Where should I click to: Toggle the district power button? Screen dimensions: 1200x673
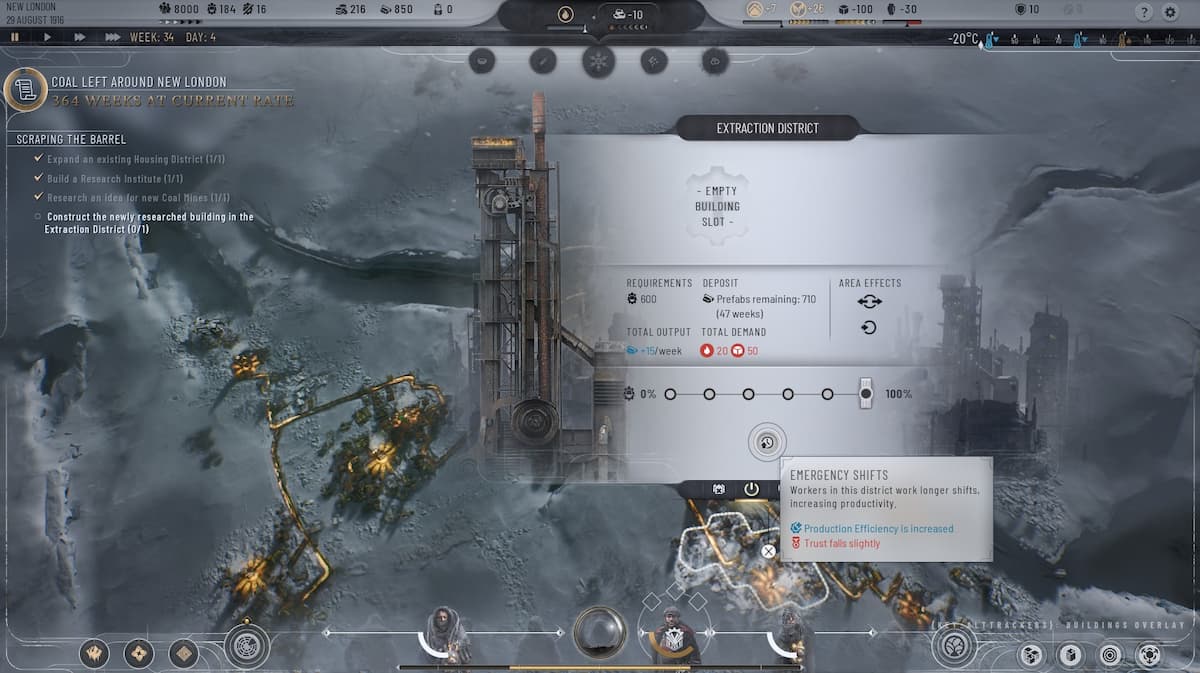(751, 489)
